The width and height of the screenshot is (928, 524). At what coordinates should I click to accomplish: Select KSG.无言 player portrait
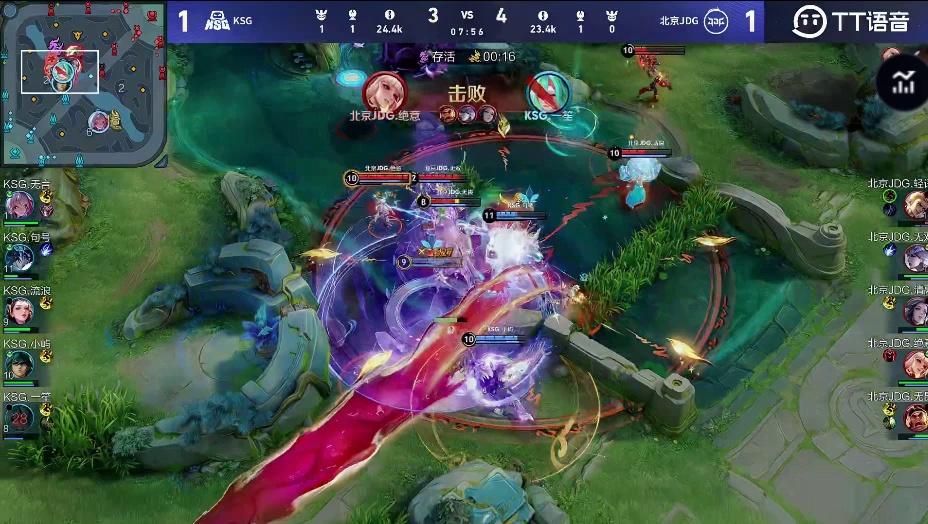click(18, 205)
